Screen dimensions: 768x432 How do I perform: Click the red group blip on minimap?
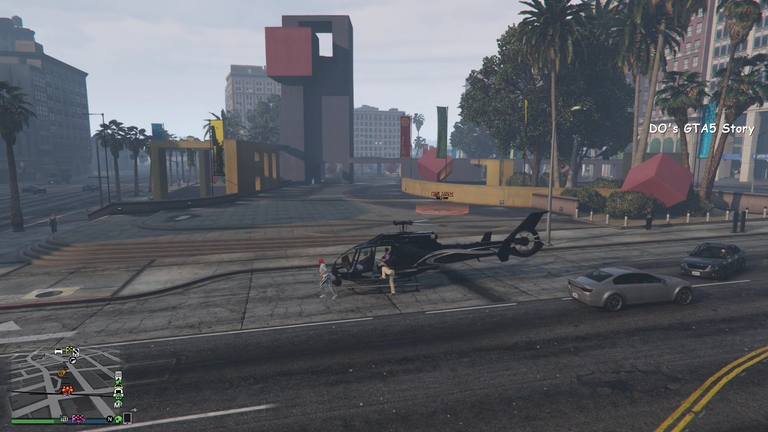(x=67, y=389)
